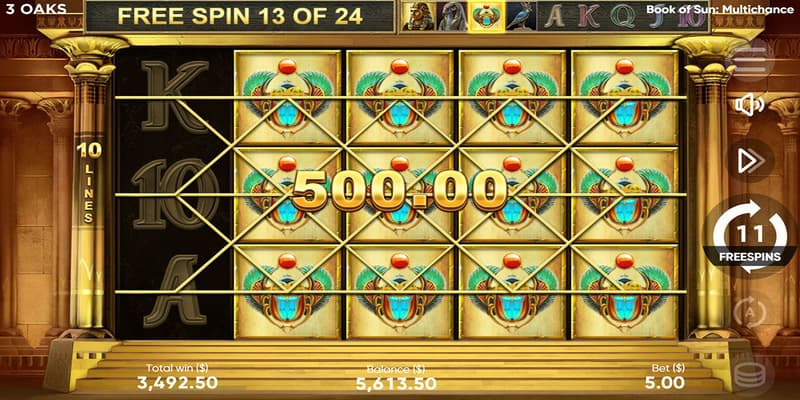Toggle the sound speaker icon
The image size is (800, 400).
tap(749, 104)
